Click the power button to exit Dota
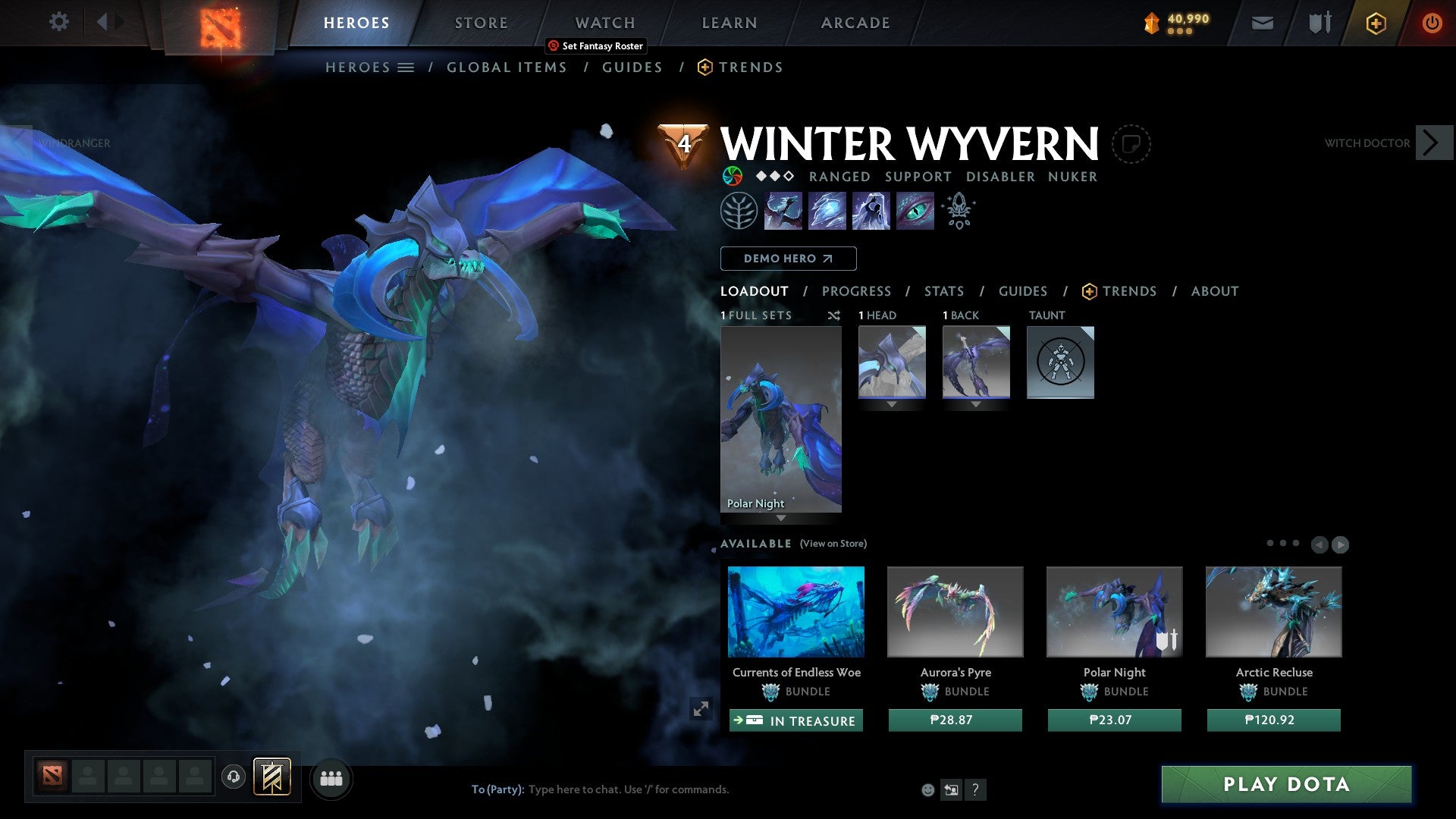 coord(1432,23)
